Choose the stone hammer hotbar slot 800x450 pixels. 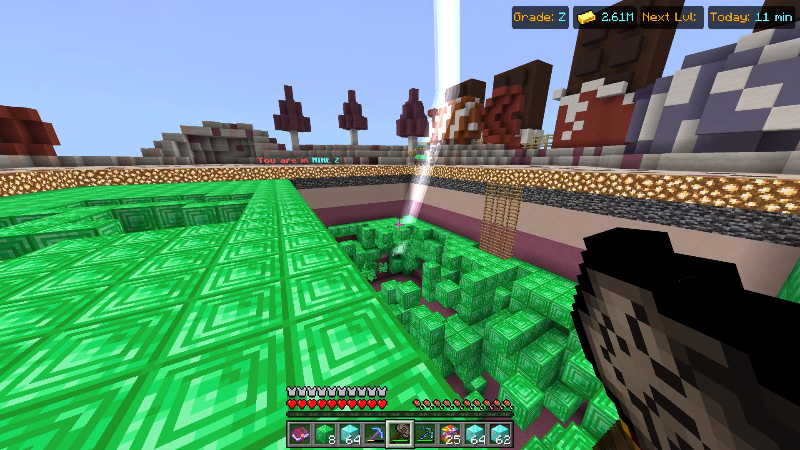click(x=400, y=434)
